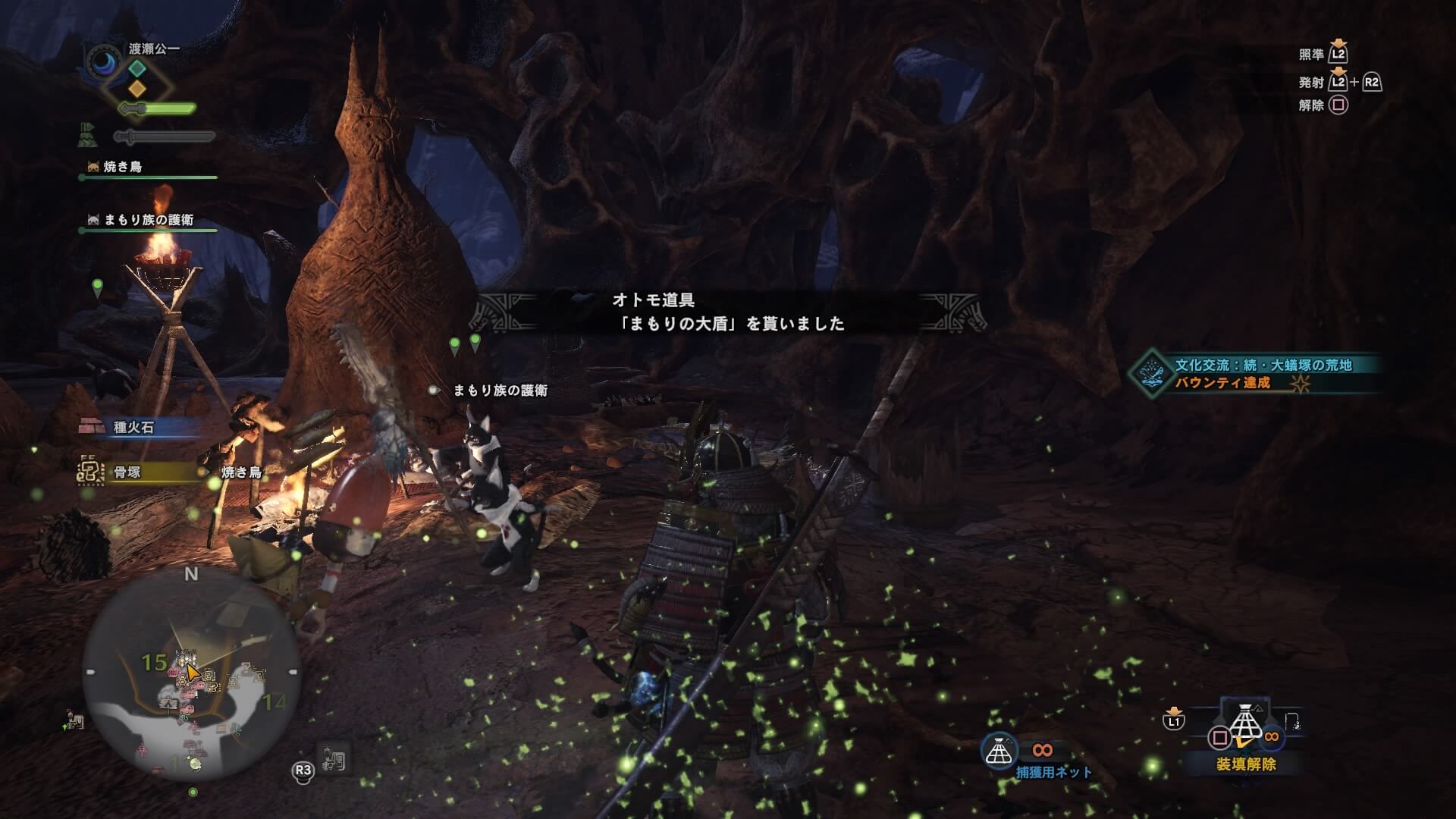Screen dimensions: 1456x819
Task: Select the capture net slinger ammo icon
Action: [x=999, y=750]
